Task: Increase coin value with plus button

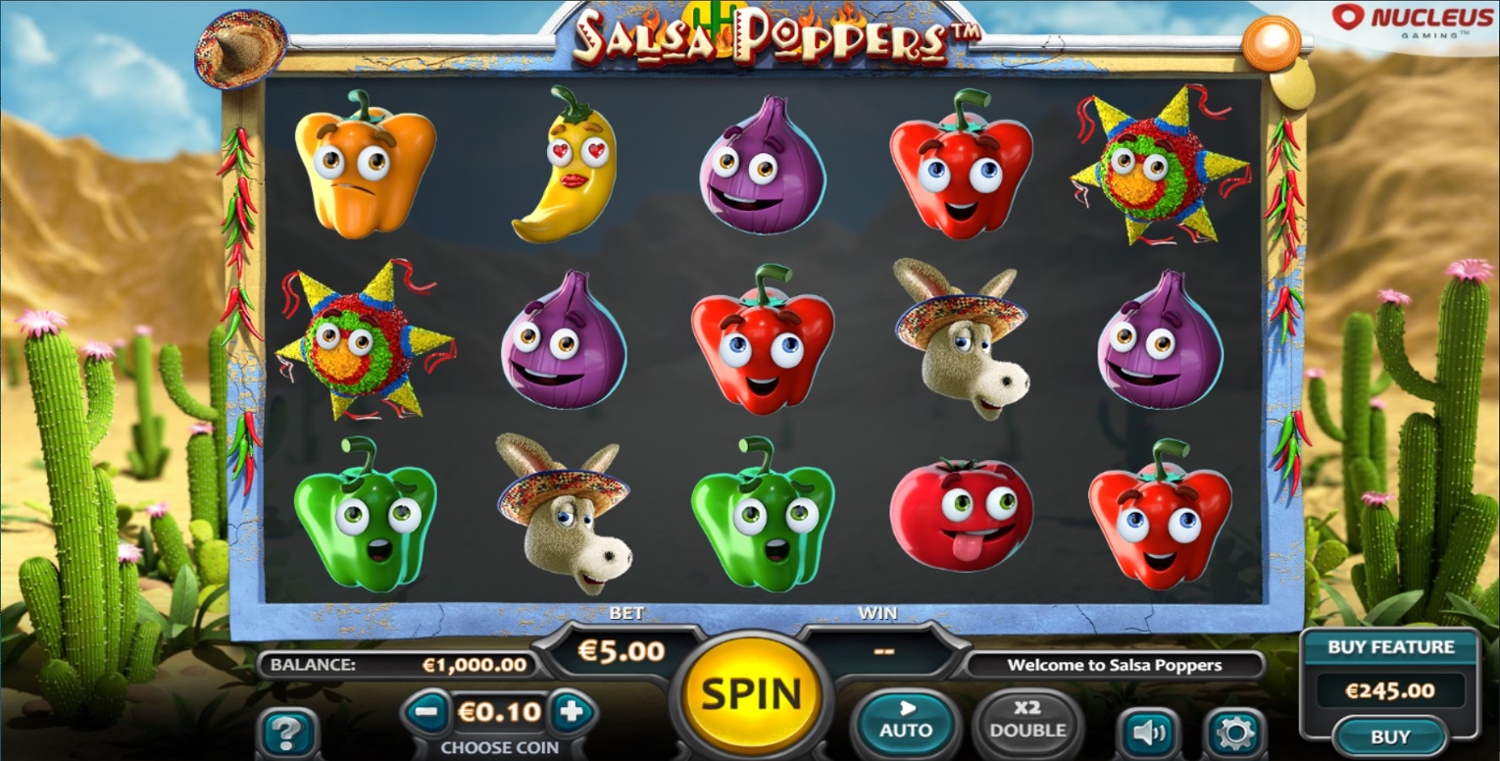Action: [x=571, y=713]
